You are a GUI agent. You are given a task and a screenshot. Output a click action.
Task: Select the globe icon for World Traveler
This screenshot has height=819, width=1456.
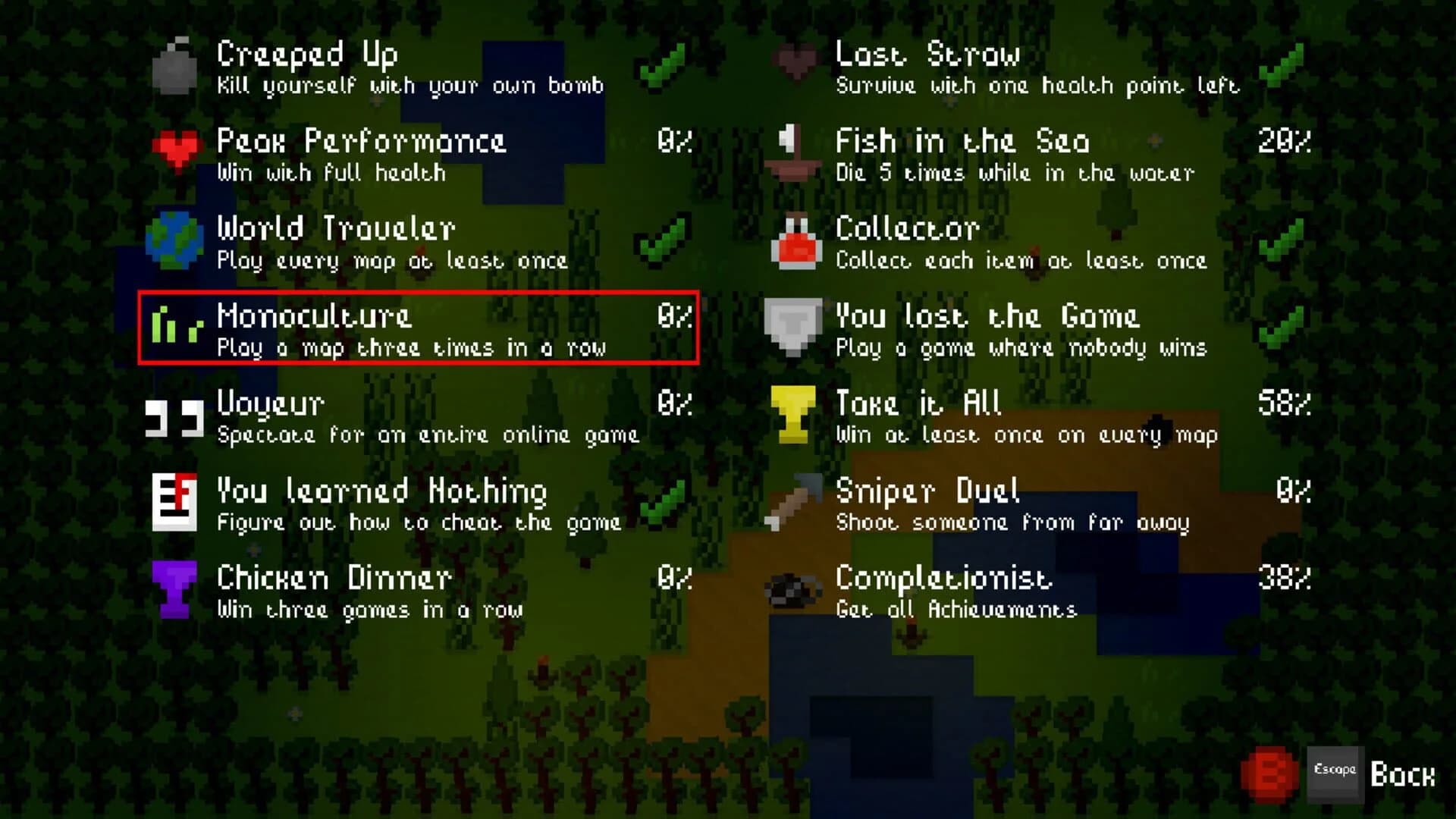tap(176, 239)
